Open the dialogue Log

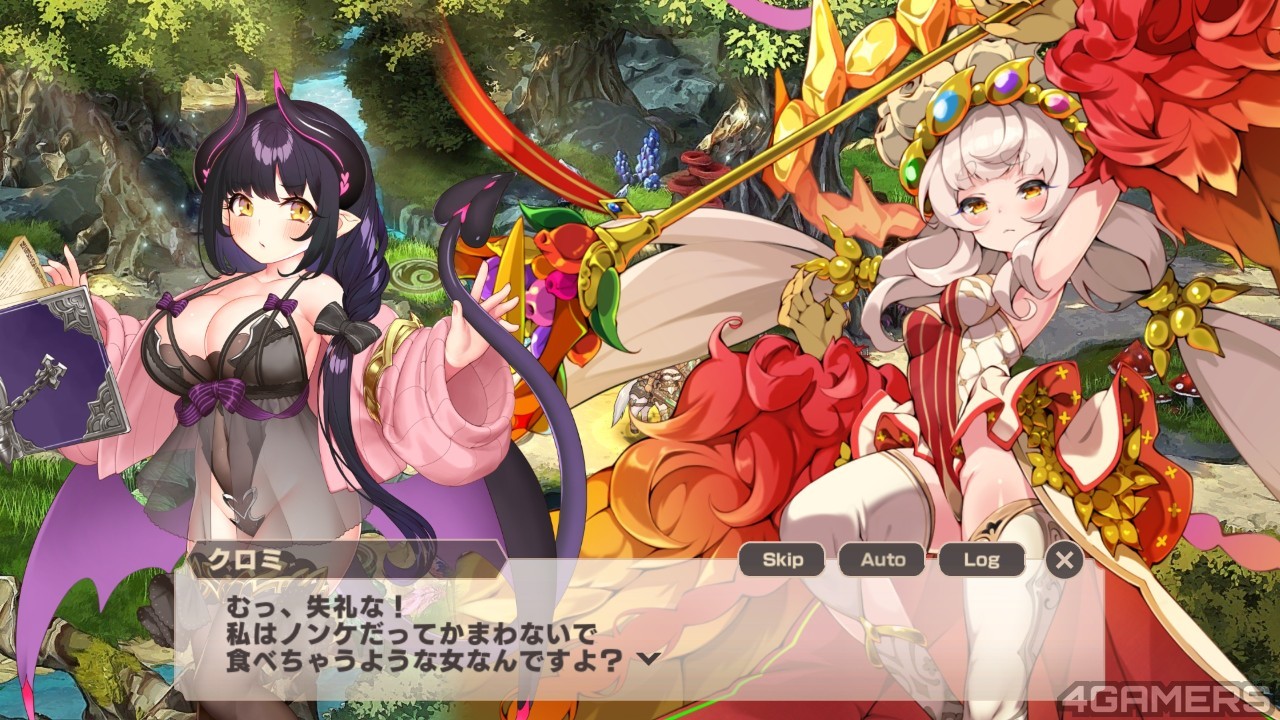click(x=981, y=560)
